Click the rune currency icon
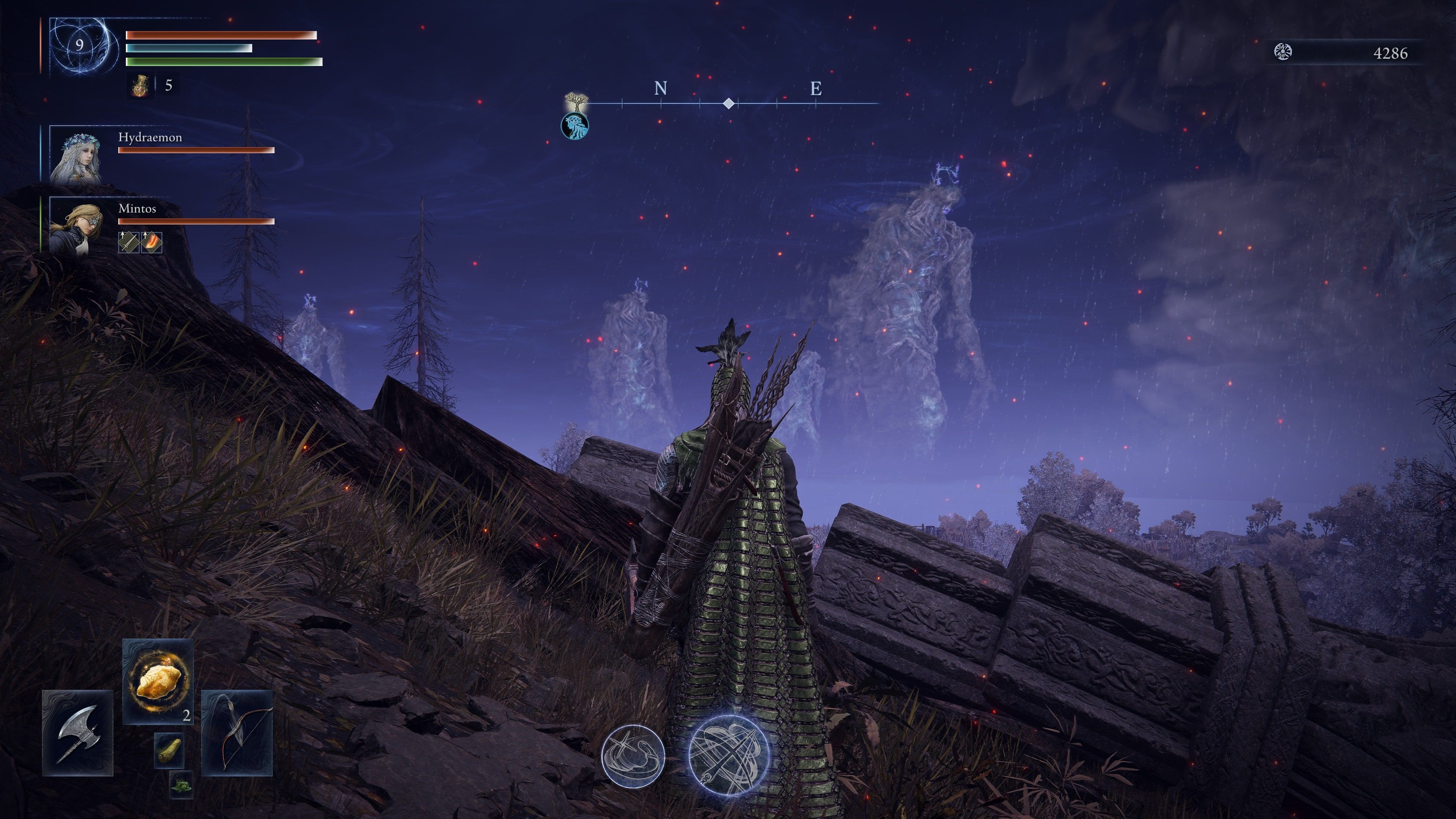 pos(1283,53)
